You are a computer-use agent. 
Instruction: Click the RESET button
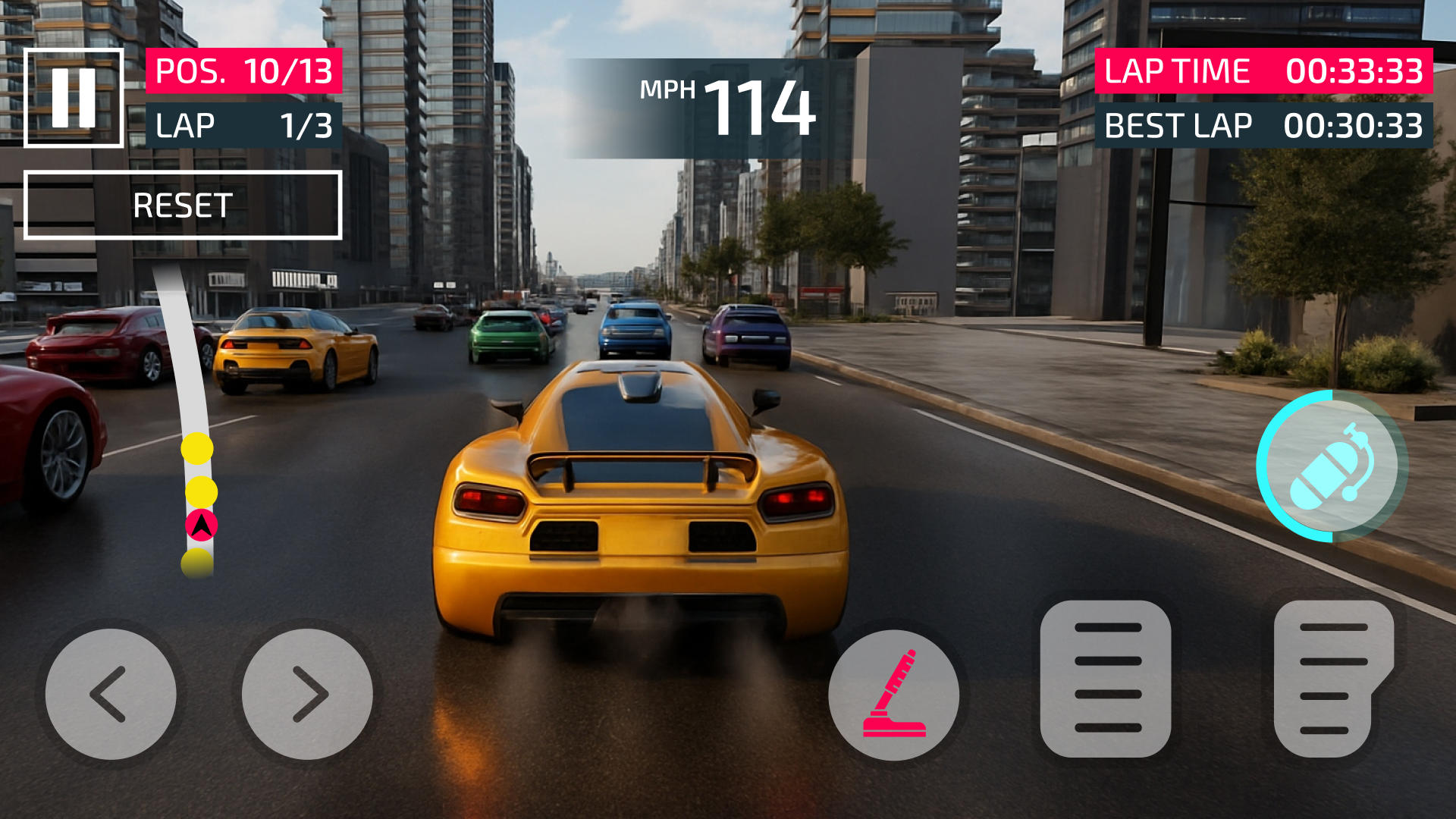183,206
